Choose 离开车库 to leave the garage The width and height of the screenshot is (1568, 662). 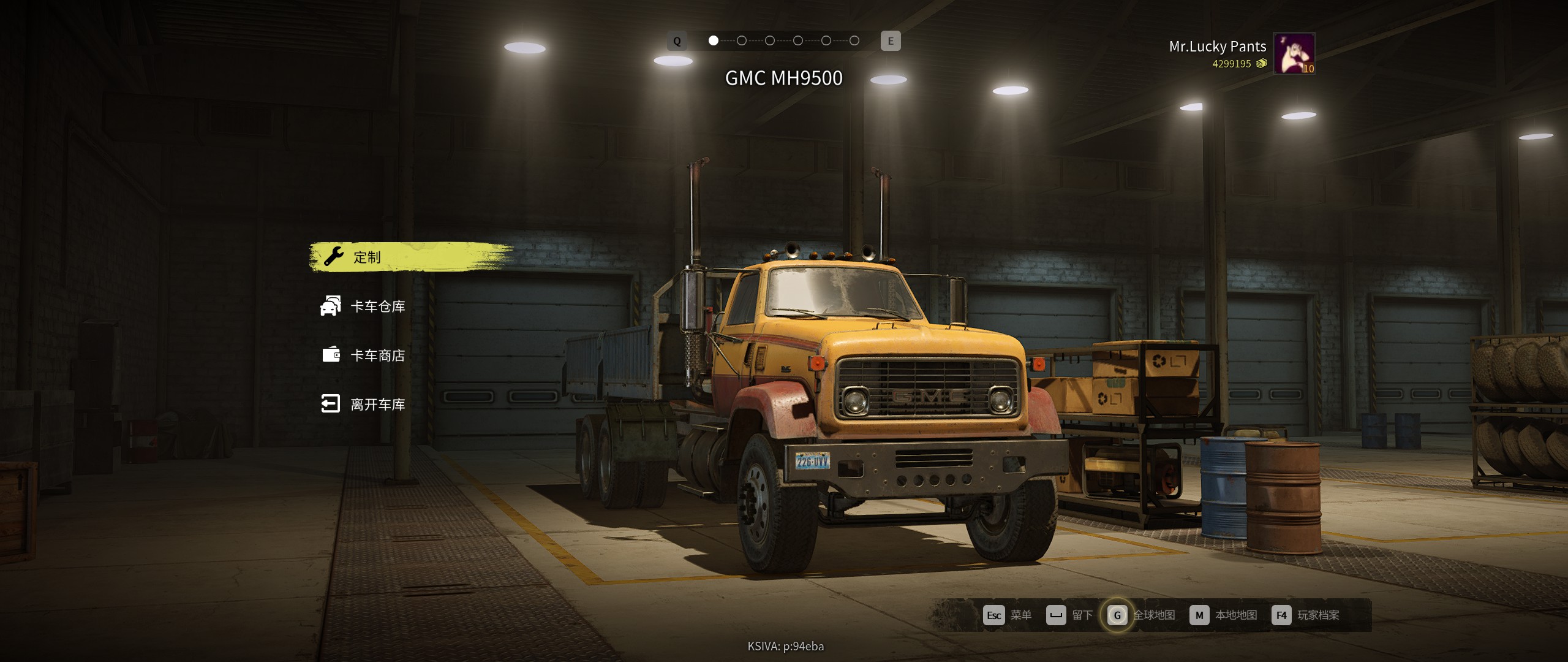point(377,405)
